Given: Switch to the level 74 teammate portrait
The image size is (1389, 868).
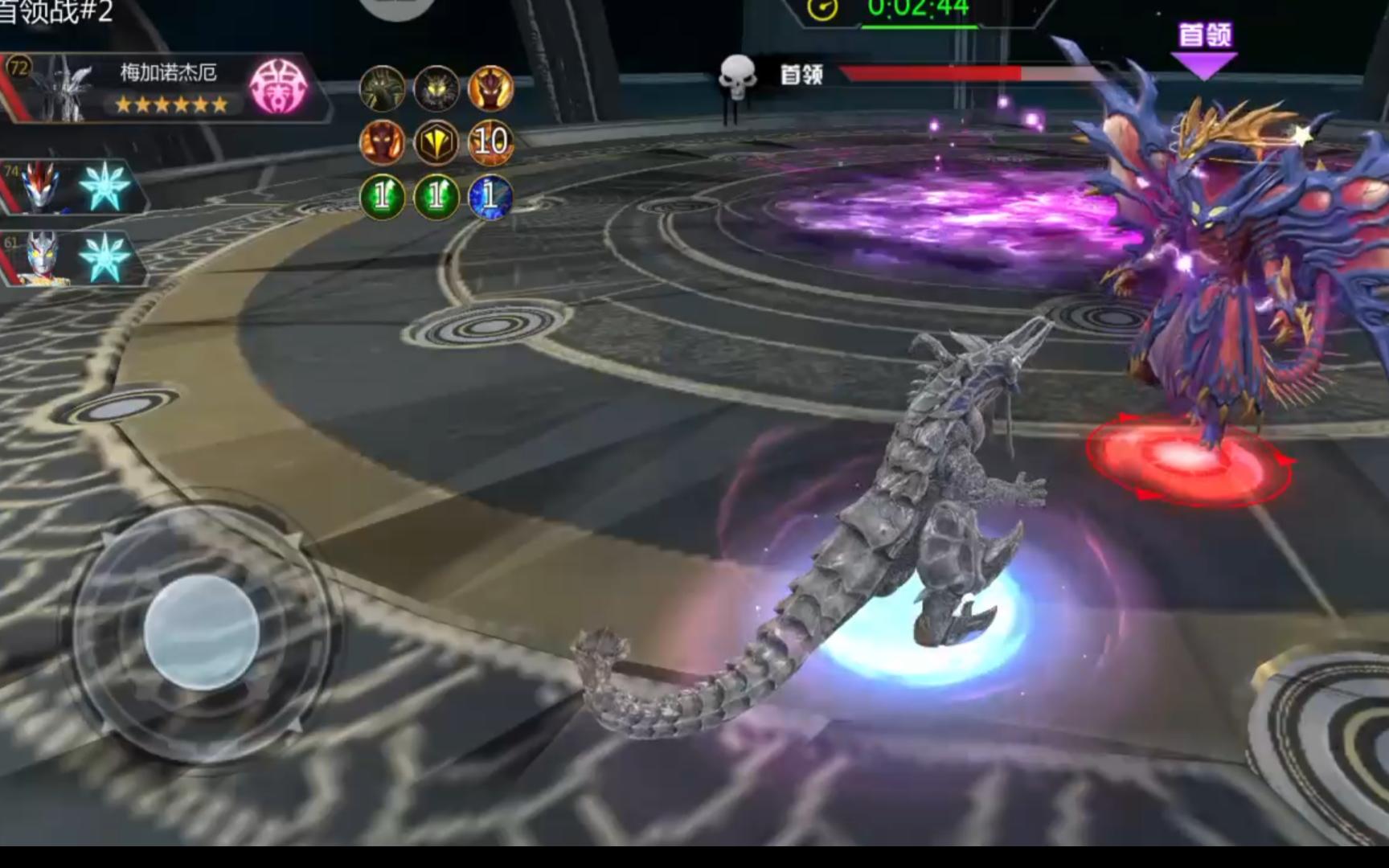Looking at the screenshot, I should click(x=40, y=186).
